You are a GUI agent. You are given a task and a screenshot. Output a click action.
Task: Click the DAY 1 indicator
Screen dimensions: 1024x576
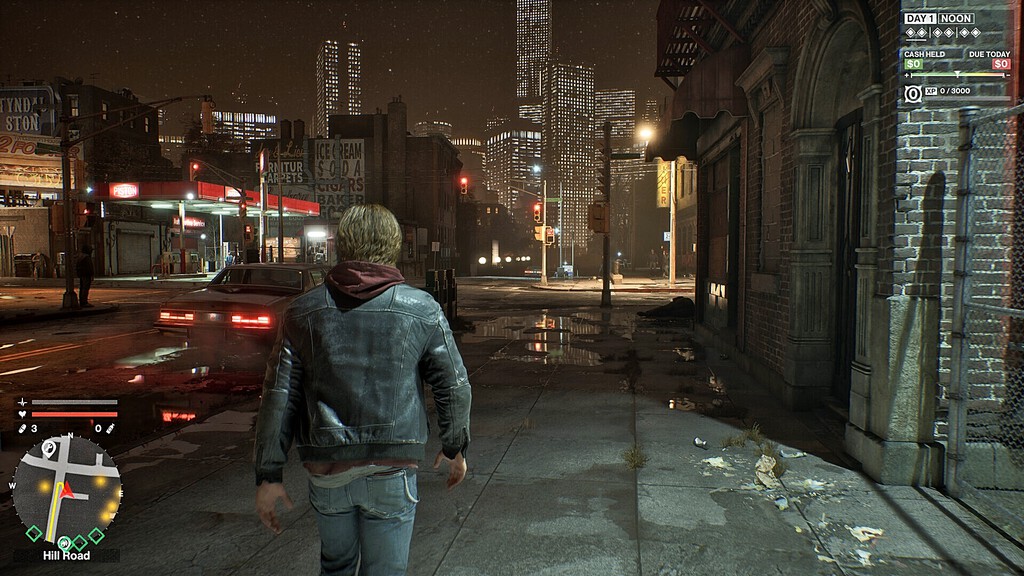coord(919,18)
